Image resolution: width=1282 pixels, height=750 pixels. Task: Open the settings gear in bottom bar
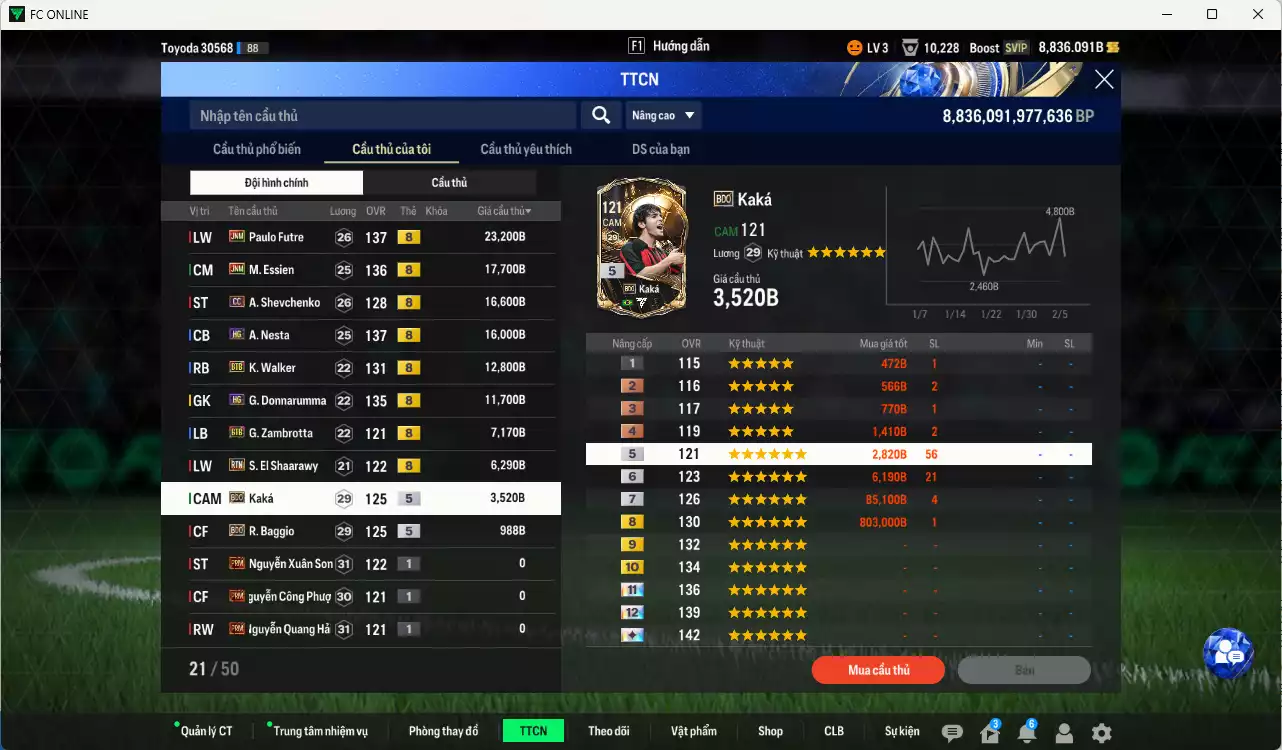click(1103, 733)
